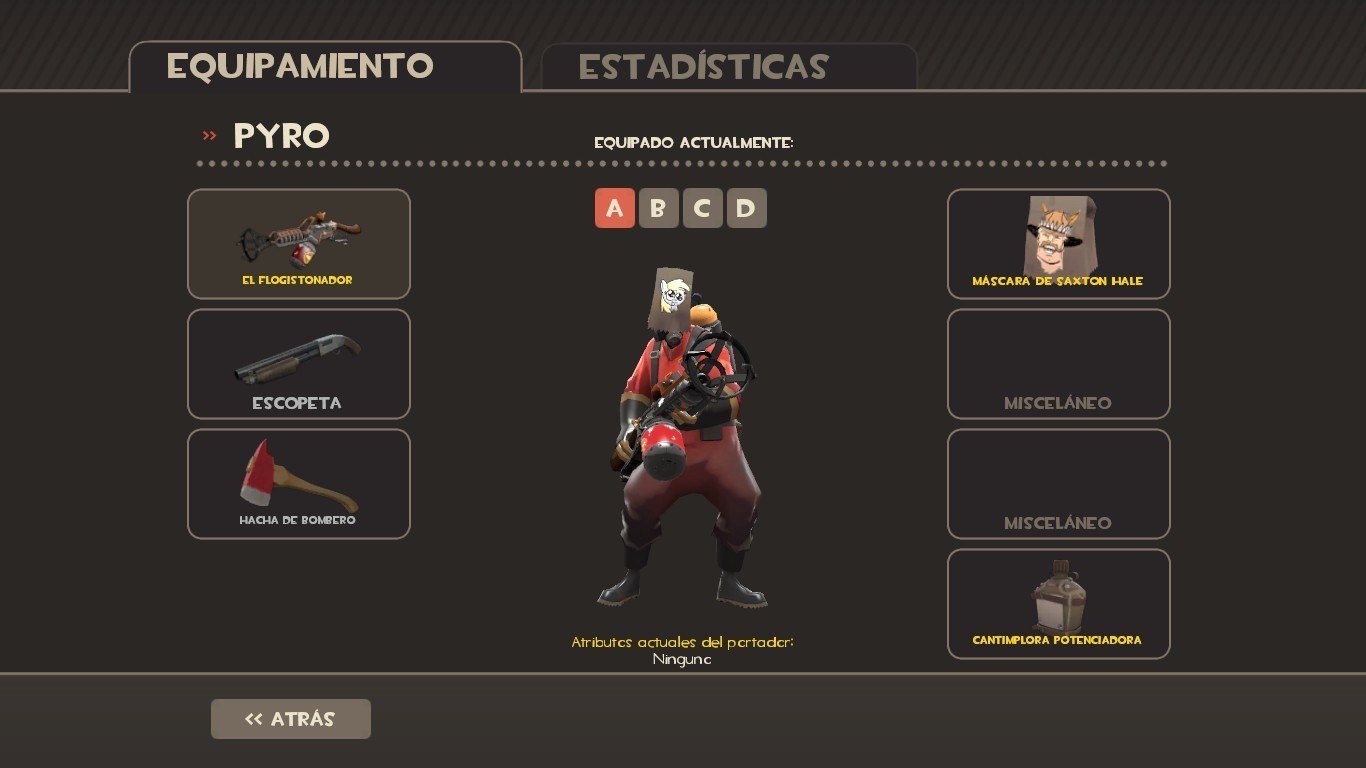The image size is (1366, 768).
Task: Open the Equipamiento tab
Action: click(325, 67)
